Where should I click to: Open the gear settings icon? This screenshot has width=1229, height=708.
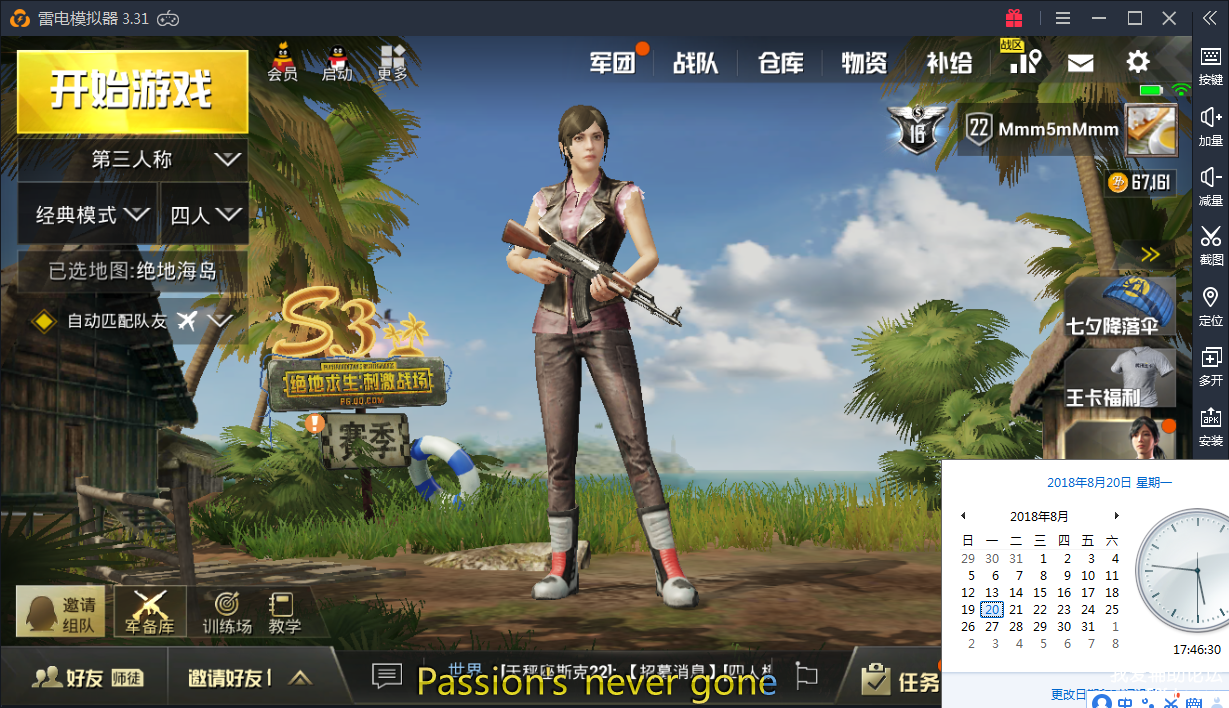tap(1138, 62)
